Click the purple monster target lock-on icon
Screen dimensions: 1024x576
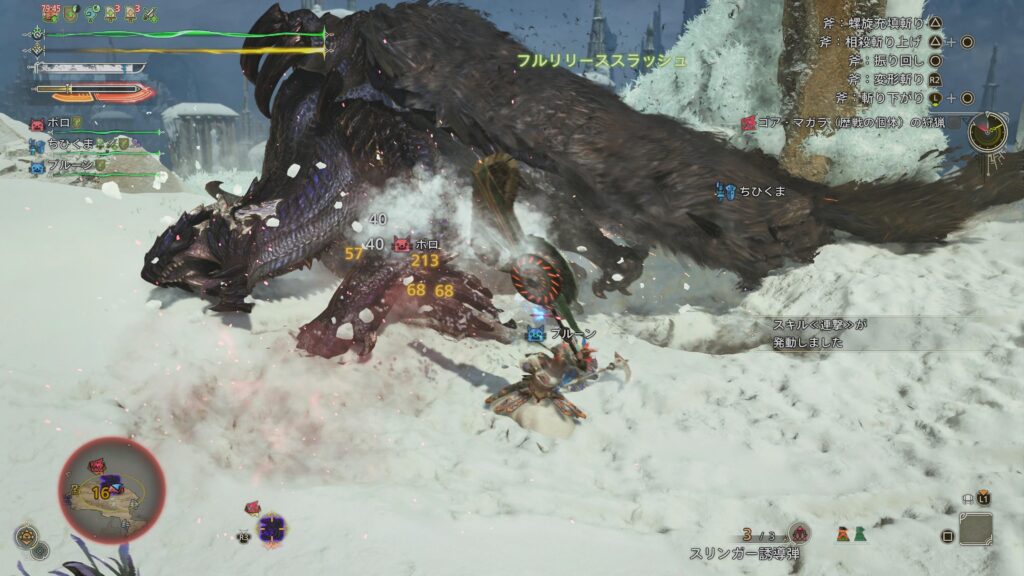coord(272,528)
